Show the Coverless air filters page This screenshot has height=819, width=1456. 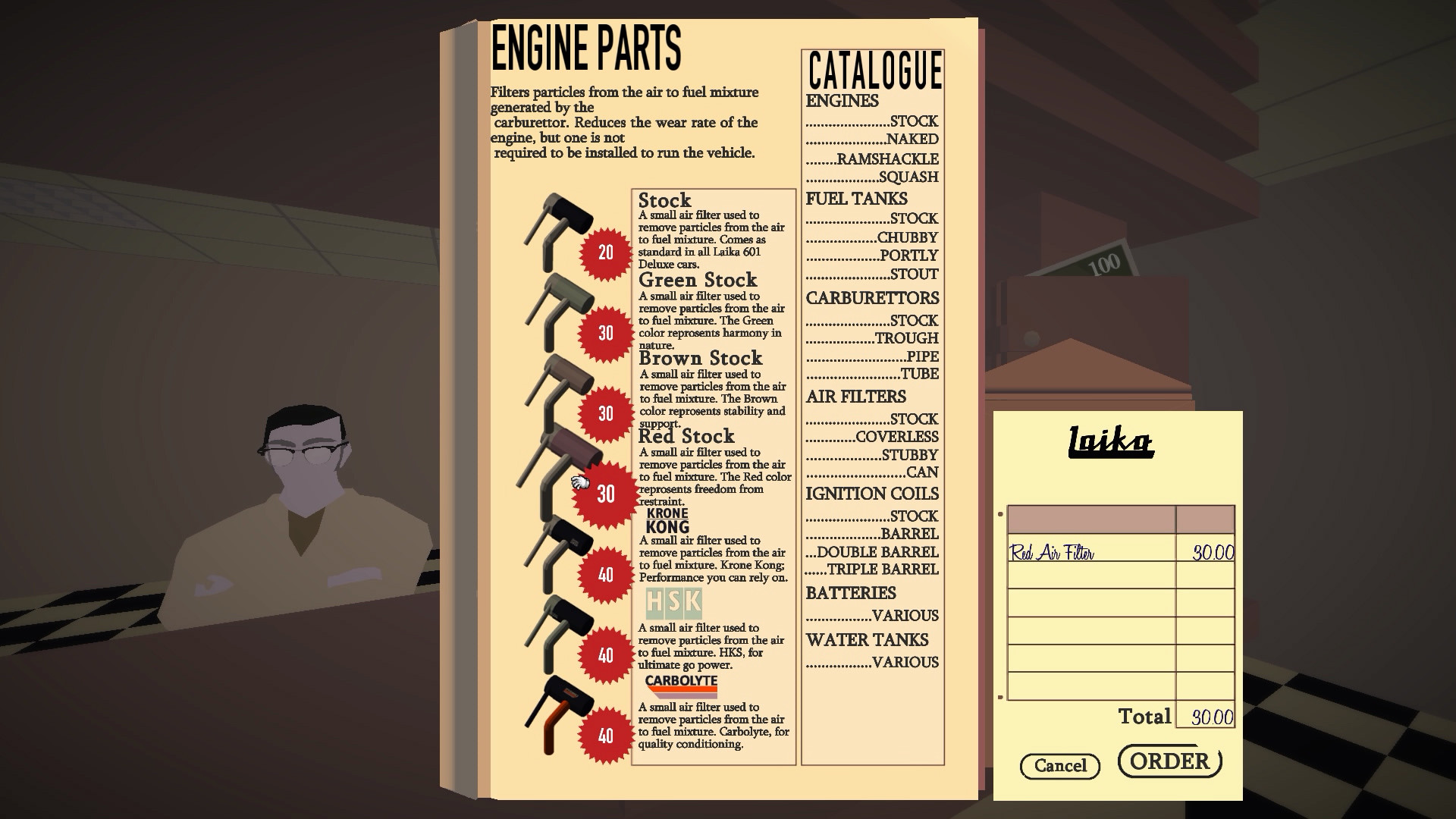pyautogui.click(x=896, y=437)
